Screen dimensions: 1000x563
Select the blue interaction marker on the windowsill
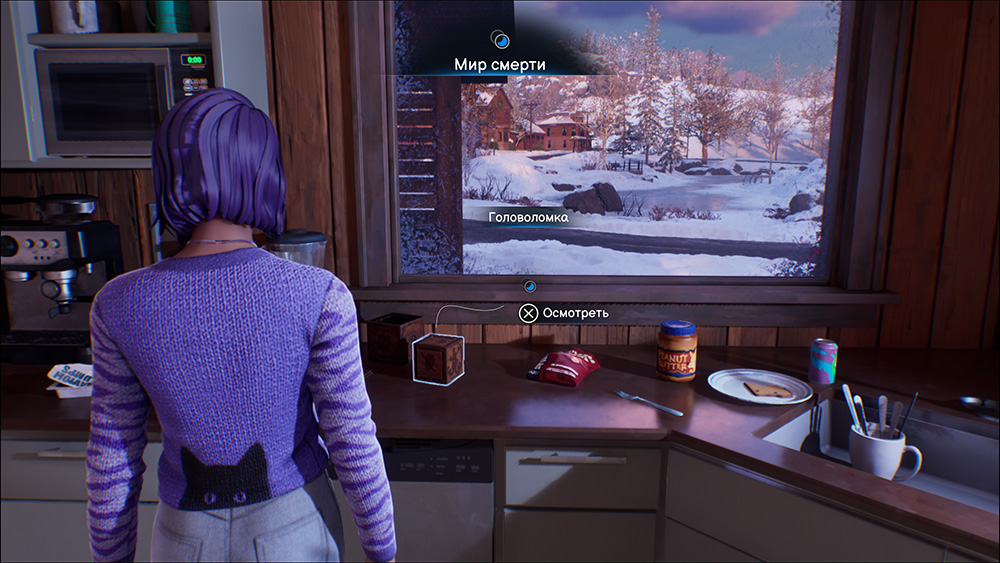coord(530,286)
